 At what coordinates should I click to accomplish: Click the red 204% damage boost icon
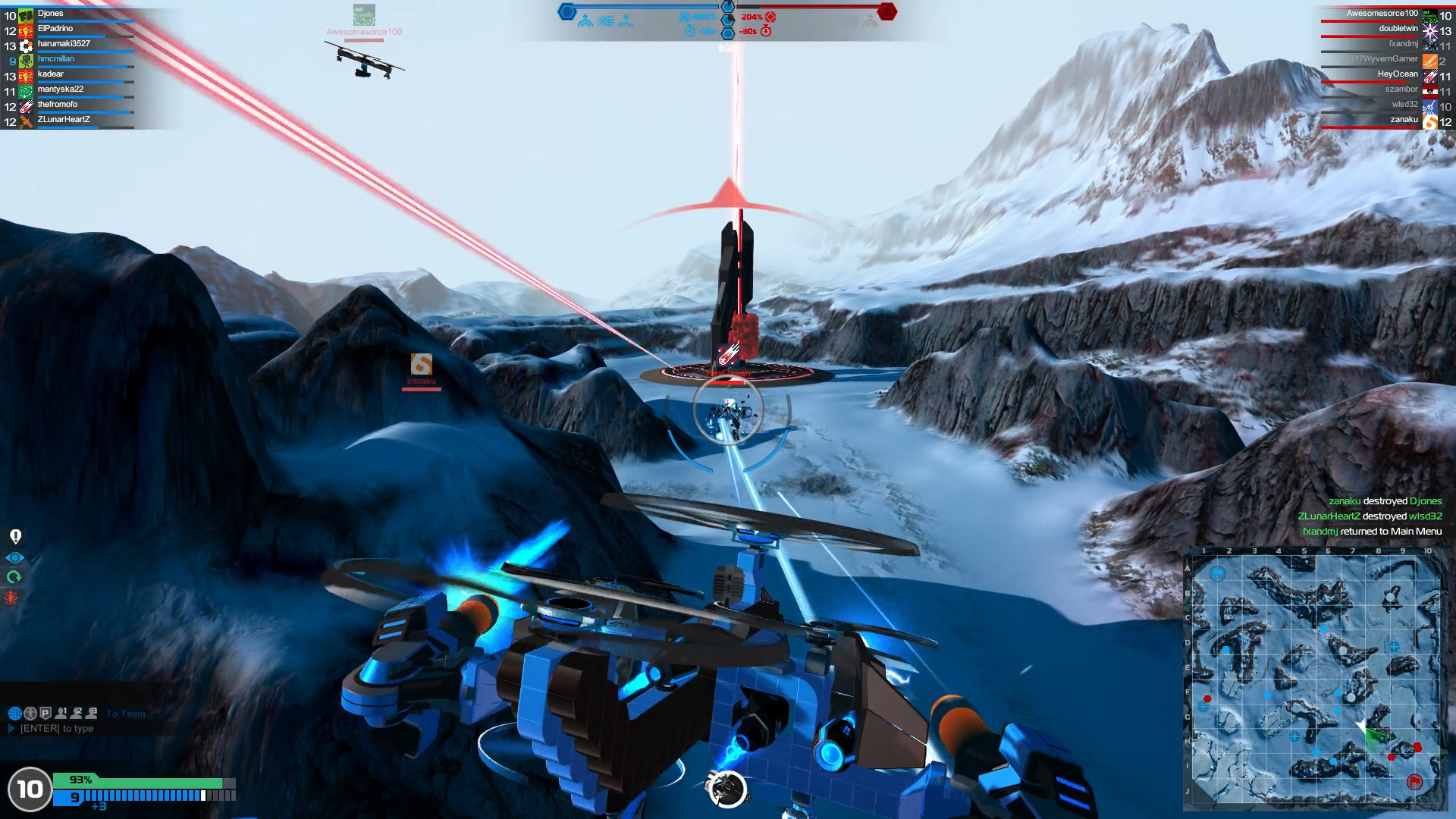click(x=772, y=17)
